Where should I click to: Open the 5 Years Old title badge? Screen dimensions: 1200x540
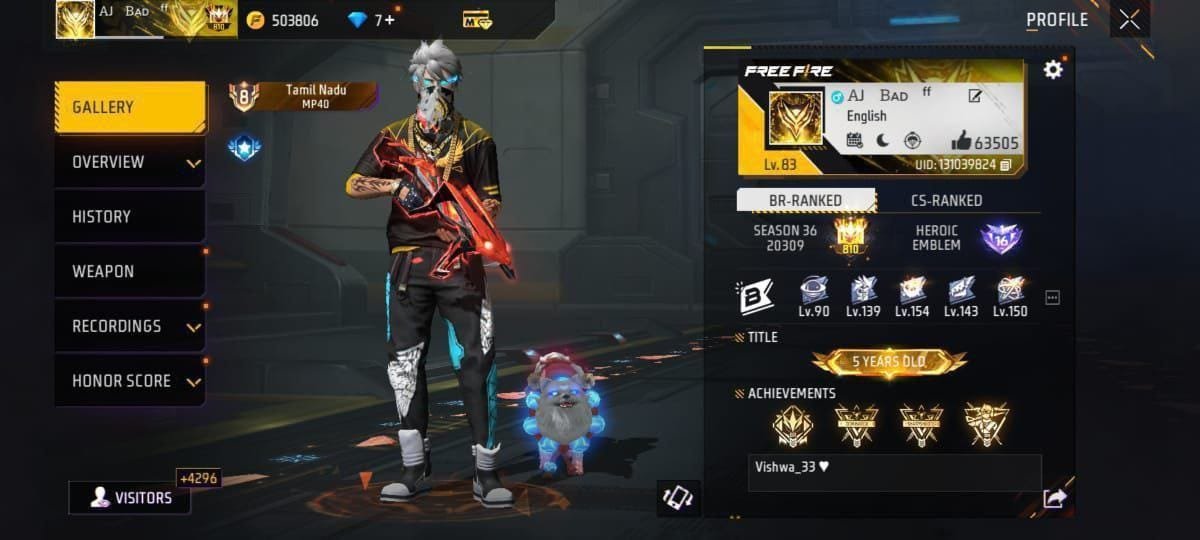pos(889,362)
